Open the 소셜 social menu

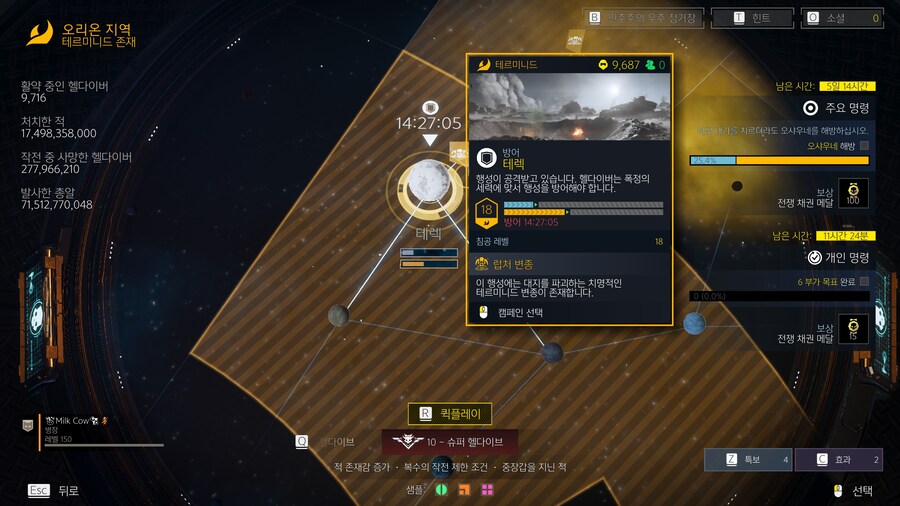842,18
